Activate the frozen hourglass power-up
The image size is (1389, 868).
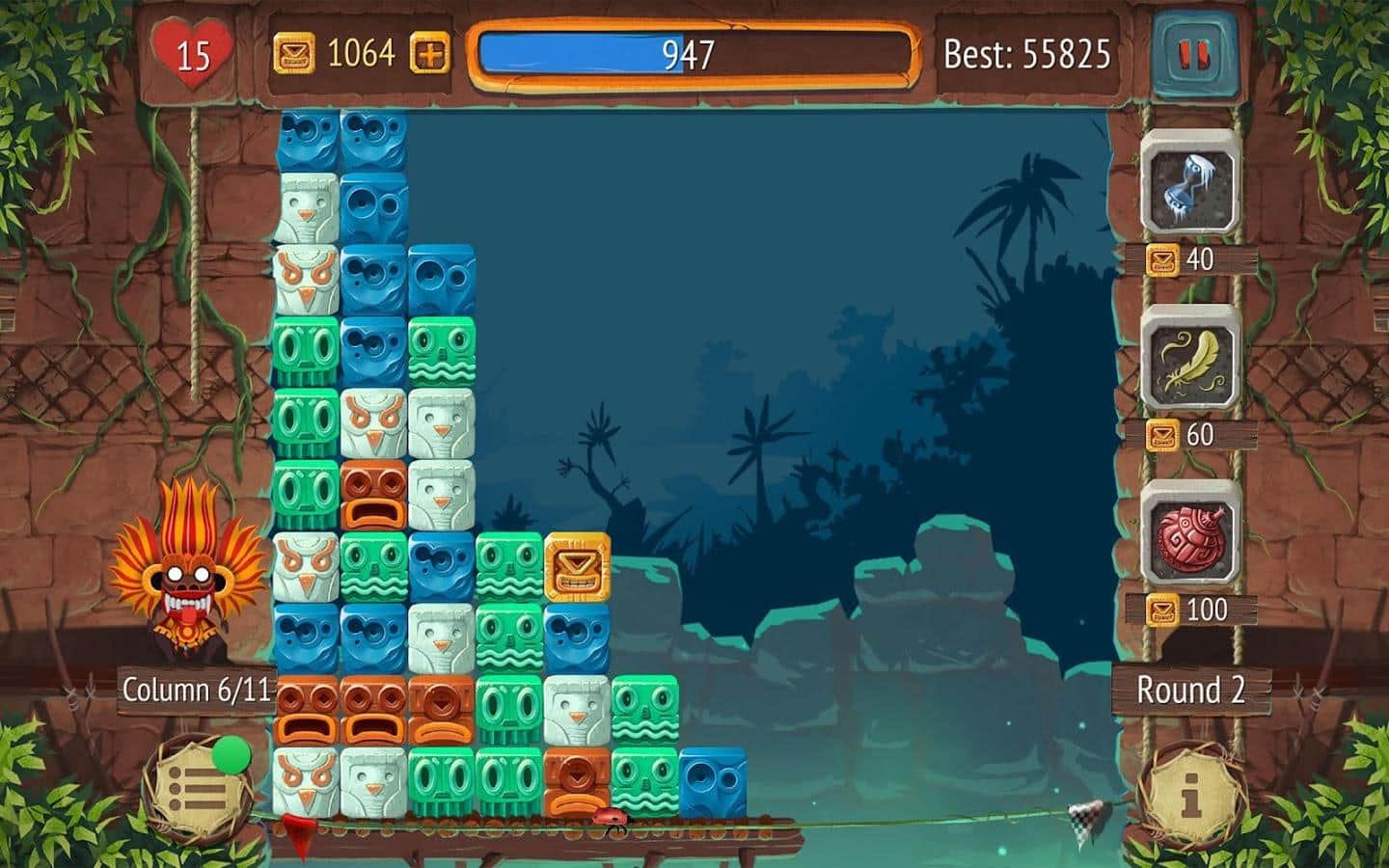(x=1190, y=184)
